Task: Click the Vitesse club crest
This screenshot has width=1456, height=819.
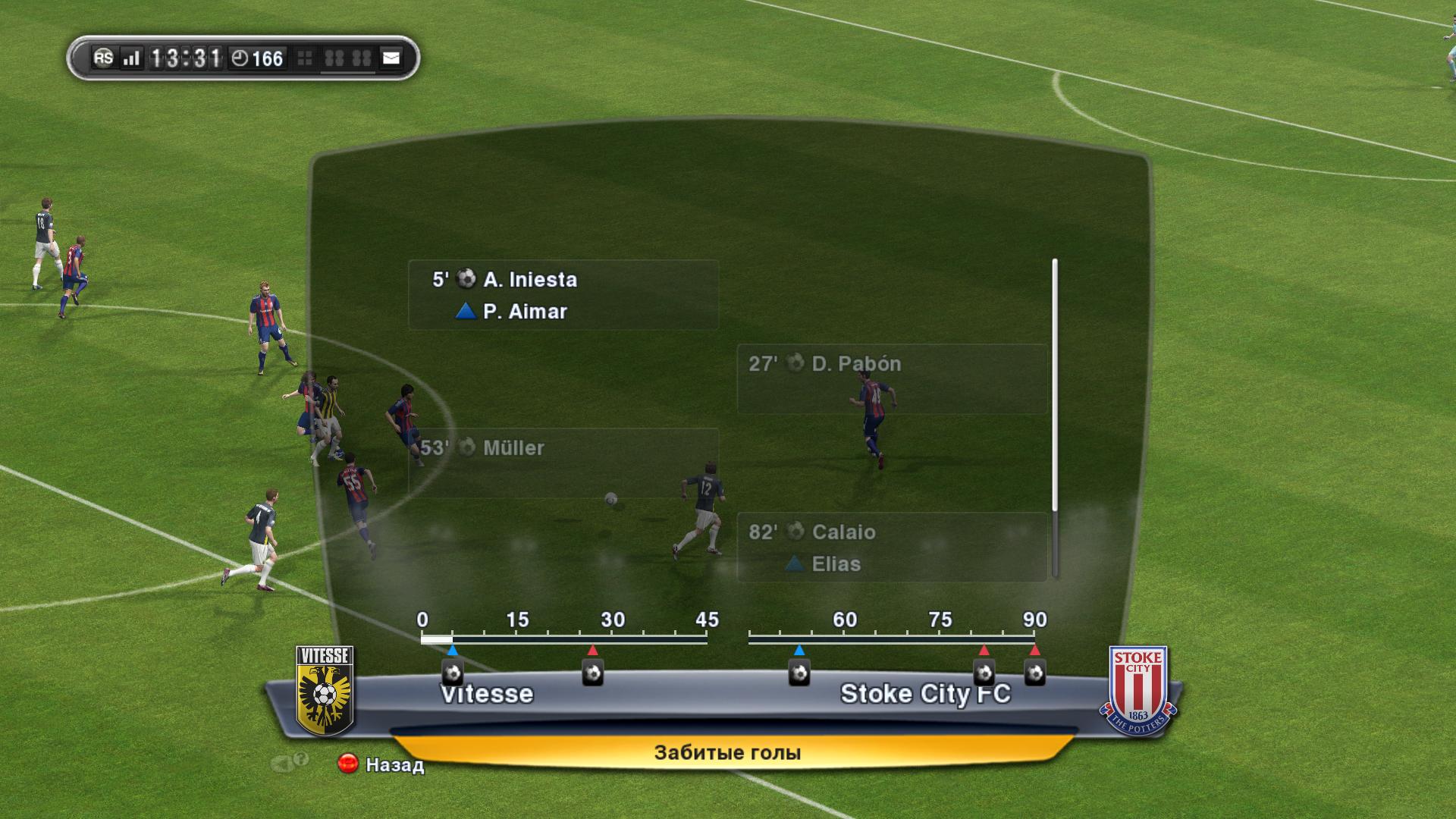Action: tap(325, 690)
